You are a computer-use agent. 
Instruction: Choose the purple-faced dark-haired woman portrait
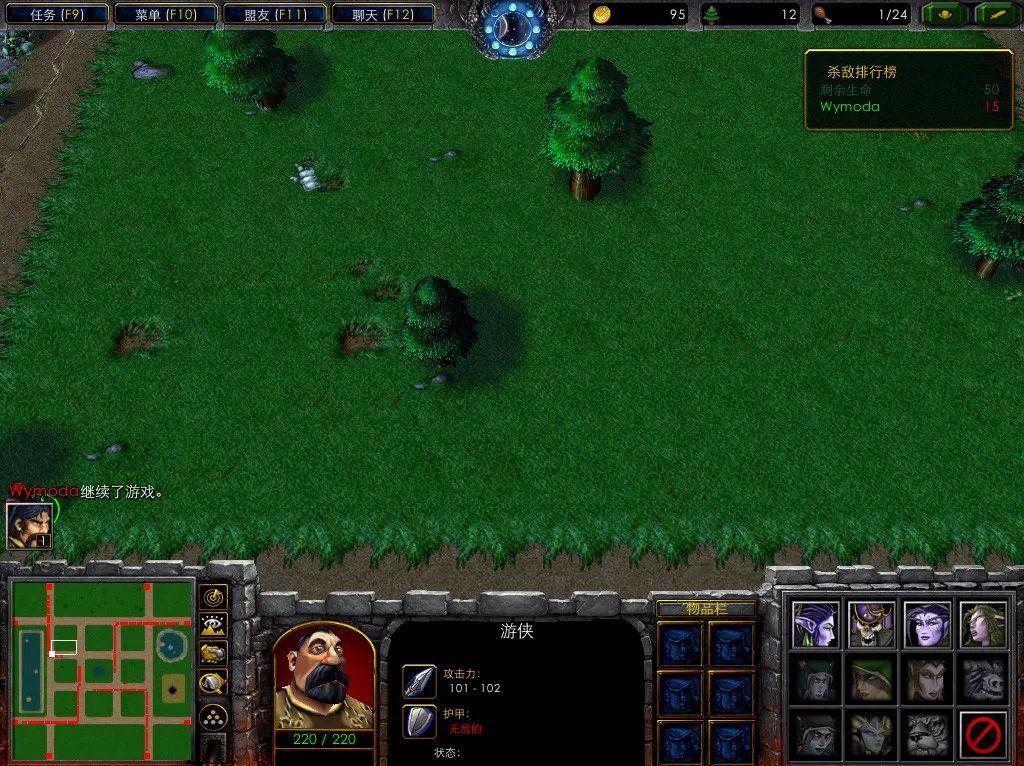[927, 624]
